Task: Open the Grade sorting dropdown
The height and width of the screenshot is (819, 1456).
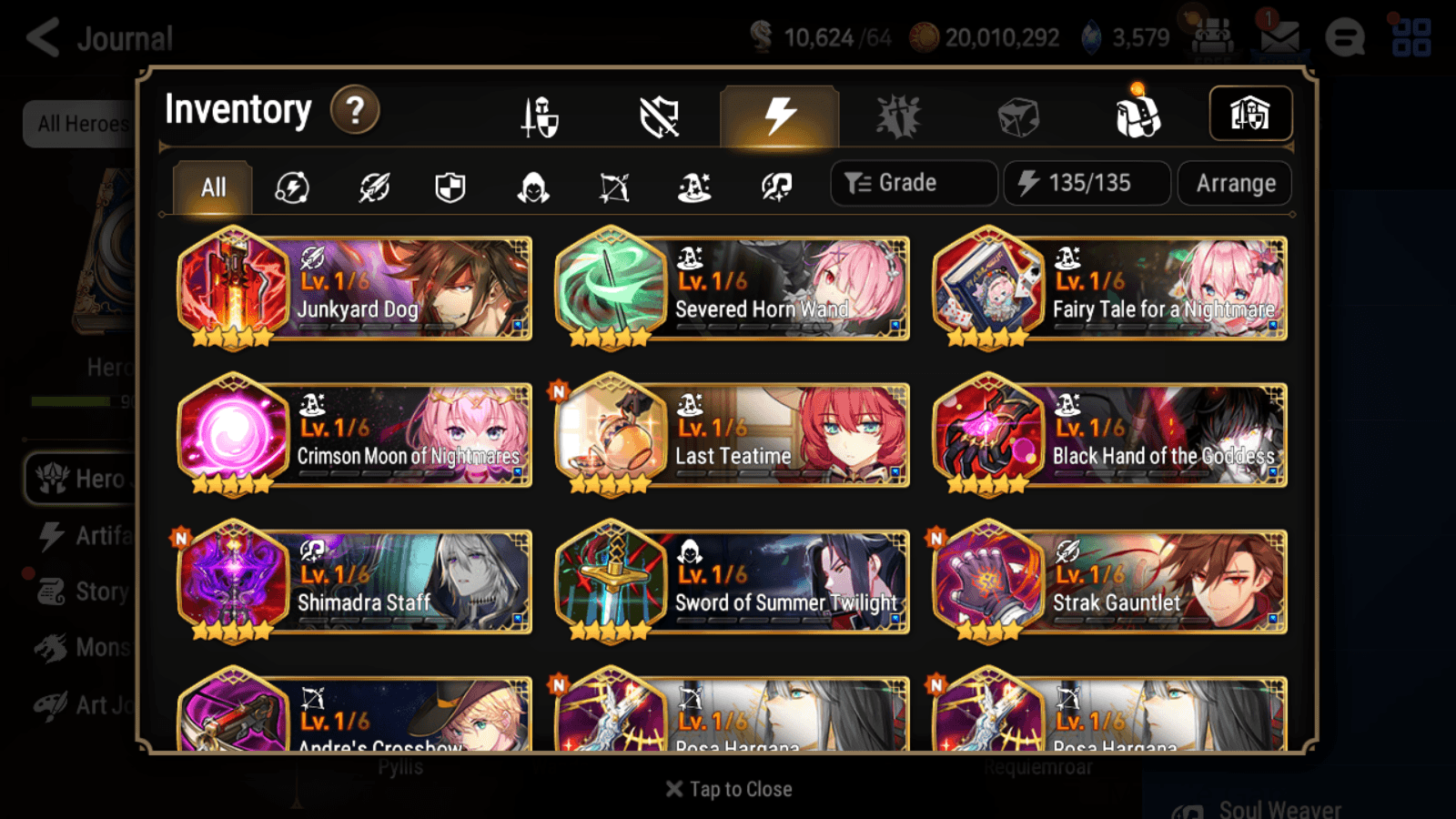Action: (x=913, y=183)
